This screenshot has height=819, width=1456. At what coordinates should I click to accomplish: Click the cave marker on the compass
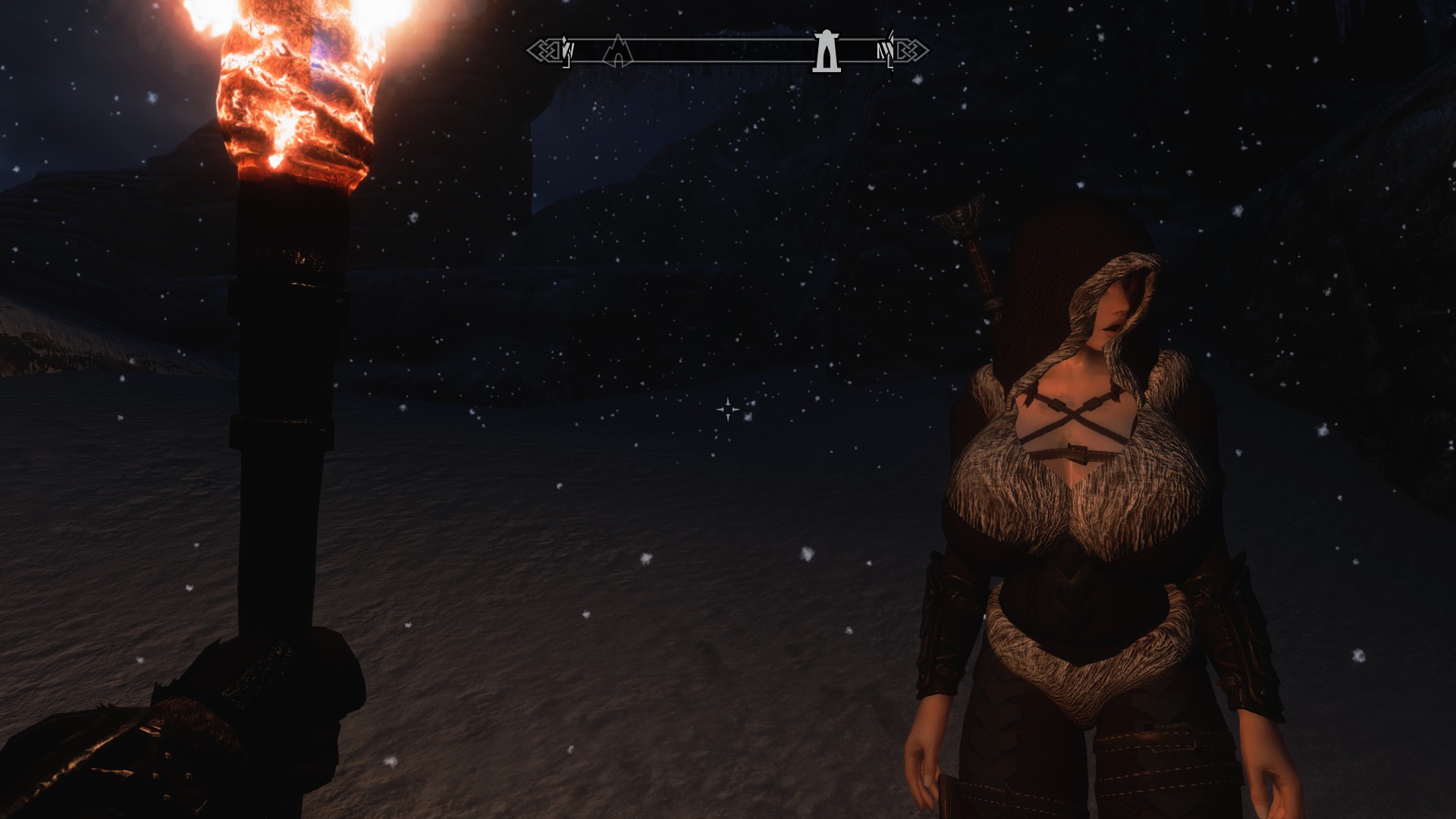(618, 51)
